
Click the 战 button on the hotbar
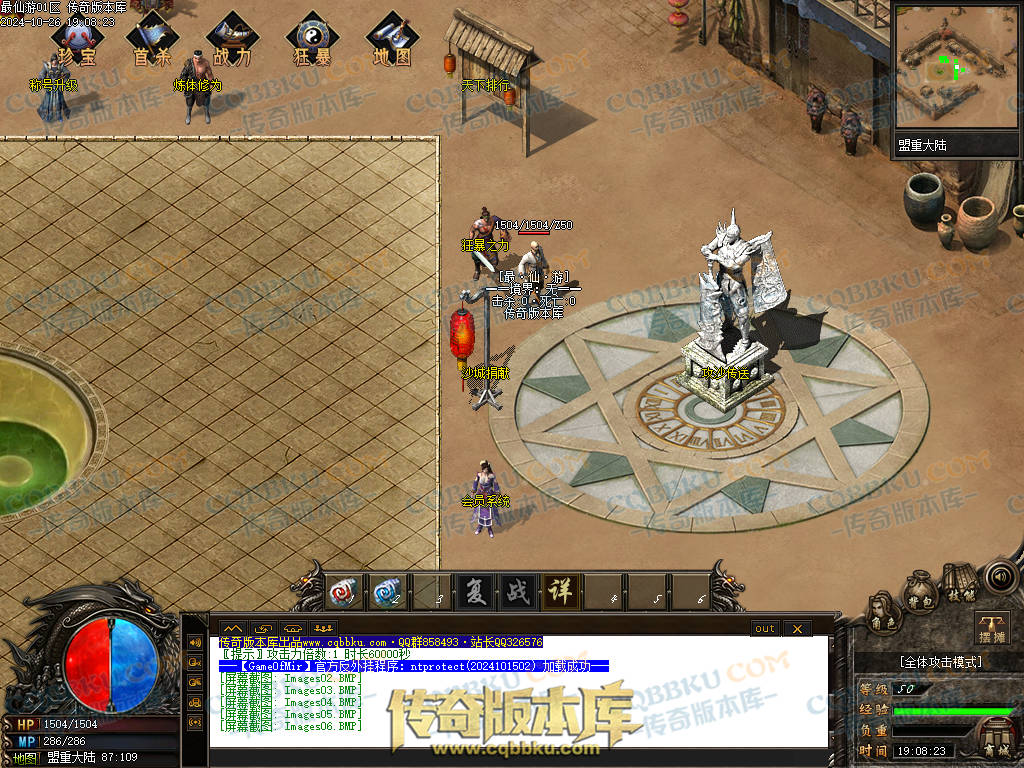click(x=517, y=592)
